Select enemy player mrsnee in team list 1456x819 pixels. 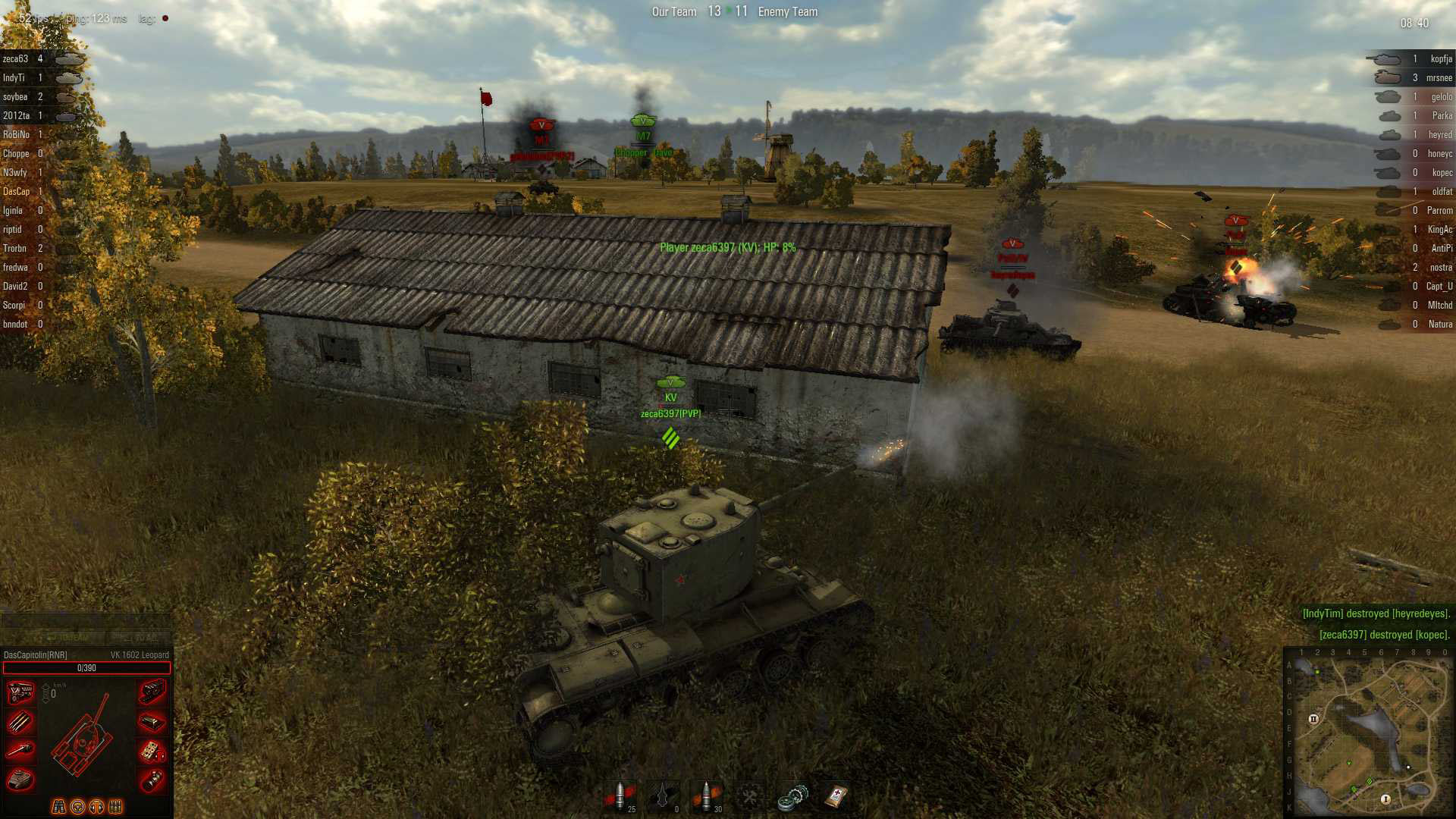tap(1439, 77)
